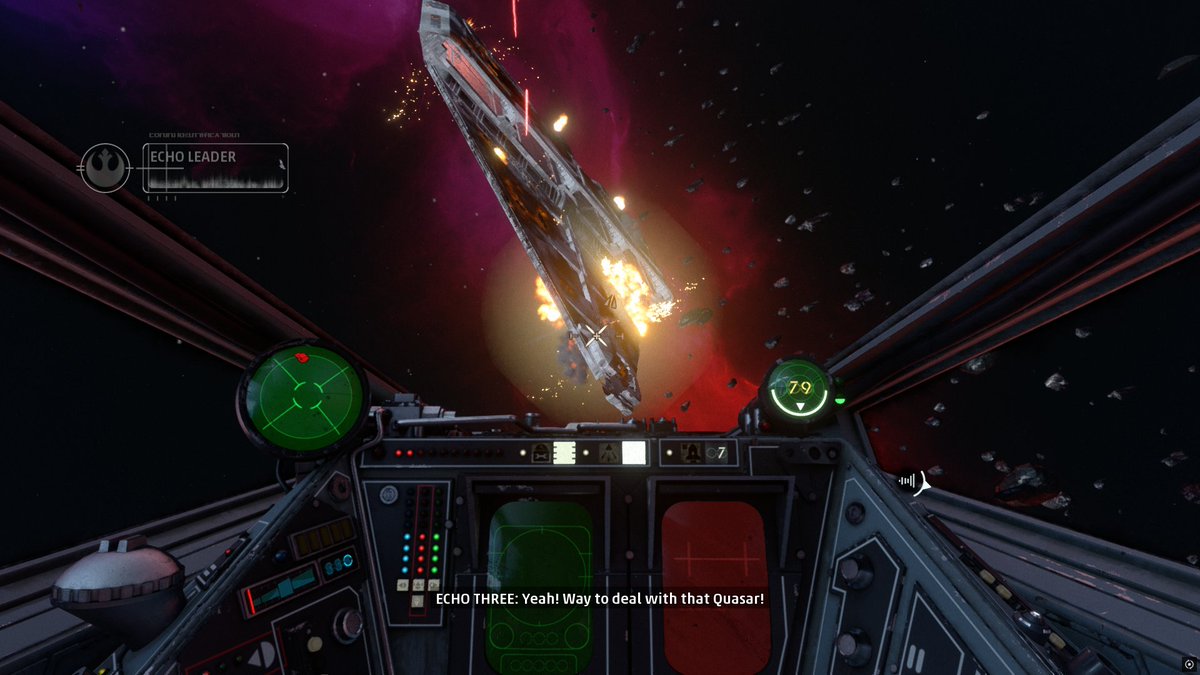Click the Rebel Alliance insignia icon
The height and width of the screenshot is (675, 1200).
tap(105, 167)
